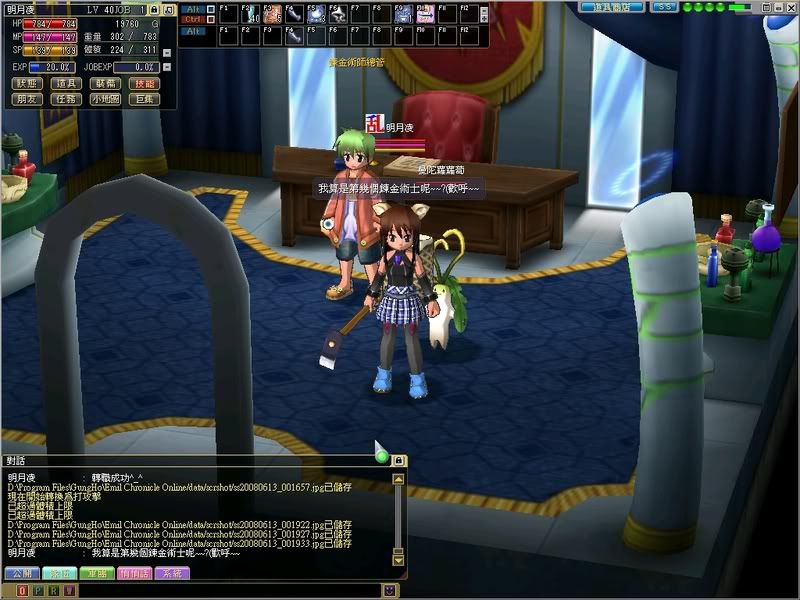The image size is (800, 600).
Task: Switch chat to the 軍團 guild tab
Action: click(x=96, y=573)
